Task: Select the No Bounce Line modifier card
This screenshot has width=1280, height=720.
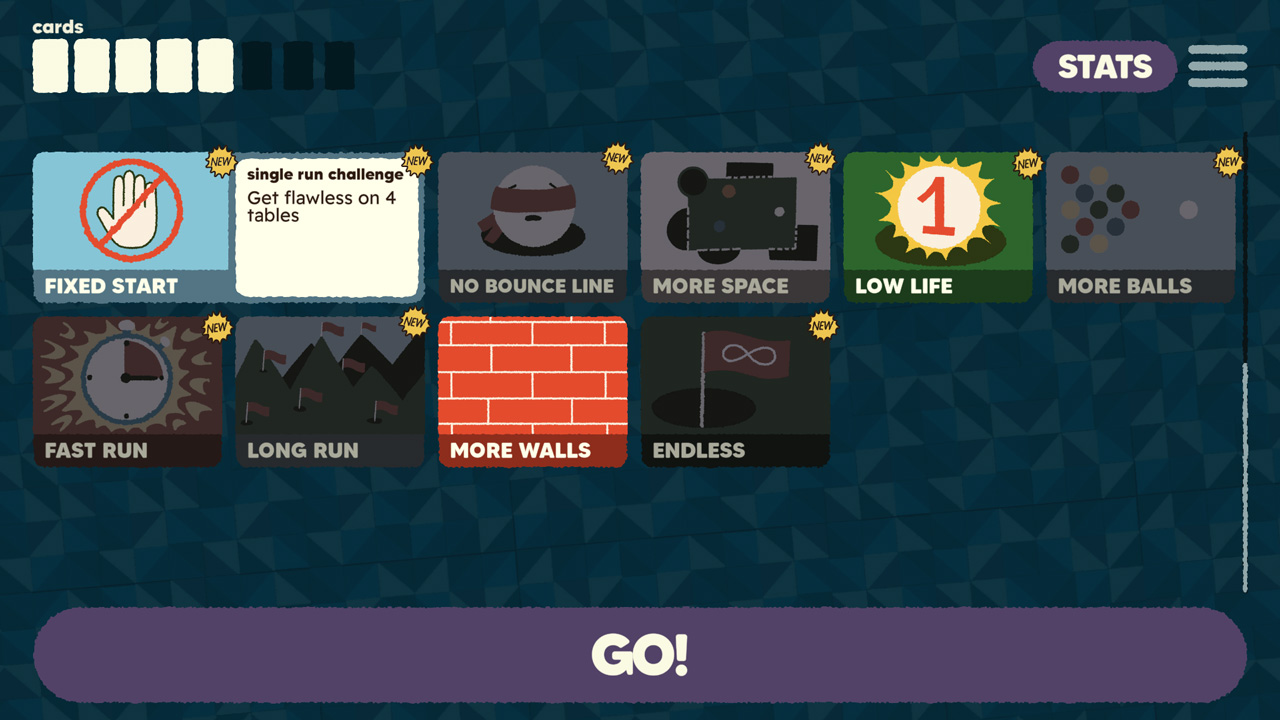Action: (533, 220)
